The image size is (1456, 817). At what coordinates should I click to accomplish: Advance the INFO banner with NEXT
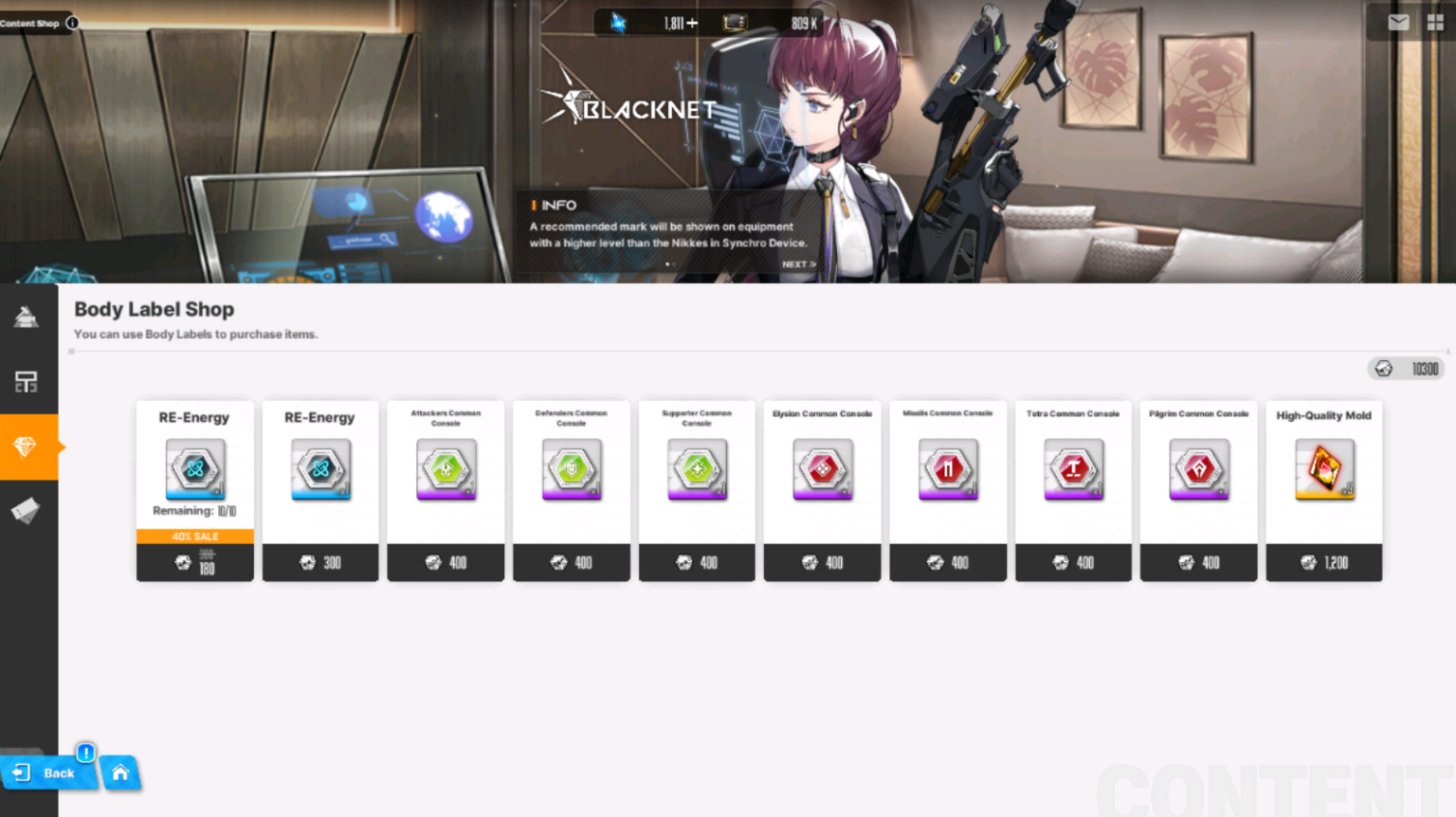point(797,263)
